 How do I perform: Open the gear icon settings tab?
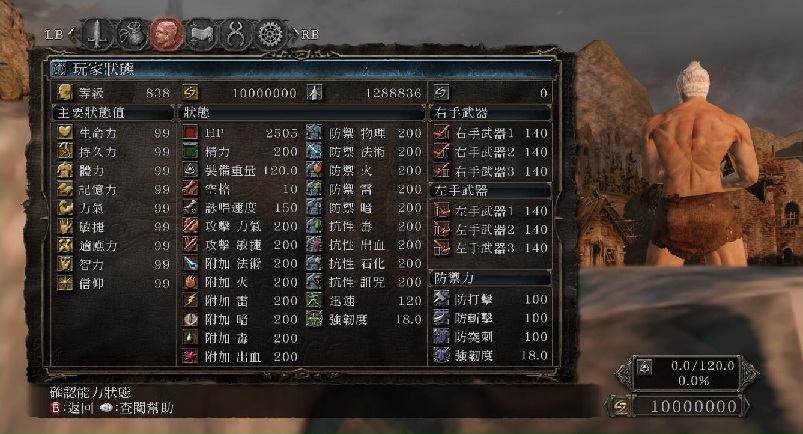tap(268, 35)
